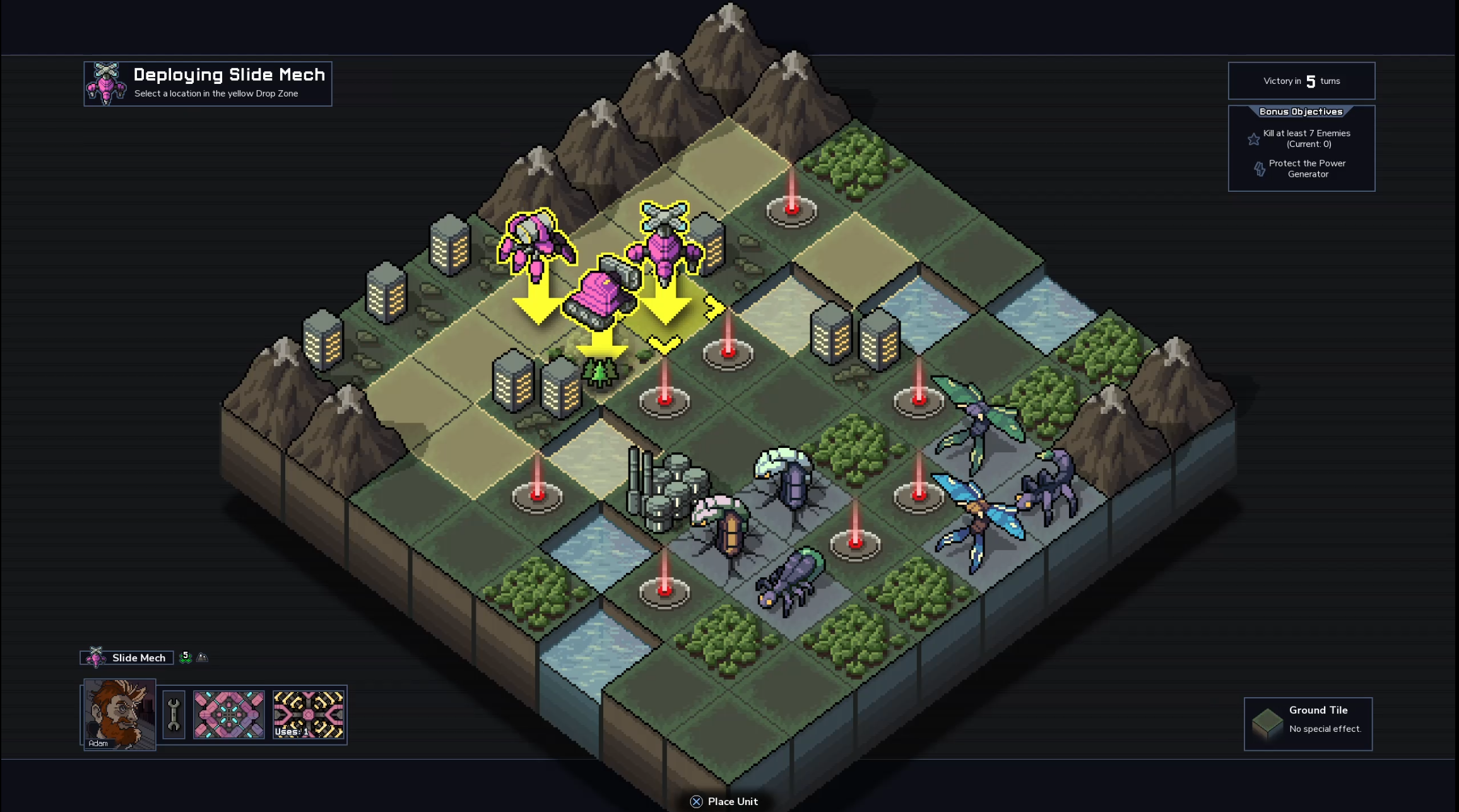Click the Deploying Slide Mech banner
This screenshot has height=812, width=1459.
tap(208, 84)
